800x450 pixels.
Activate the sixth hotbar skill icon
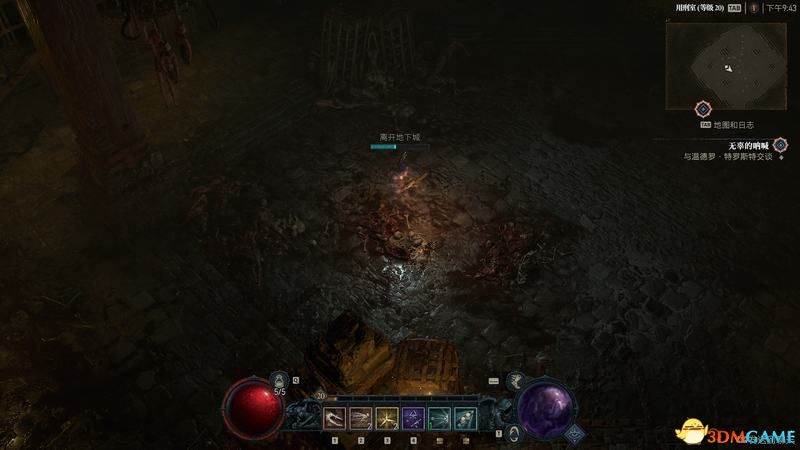[465, 418]
